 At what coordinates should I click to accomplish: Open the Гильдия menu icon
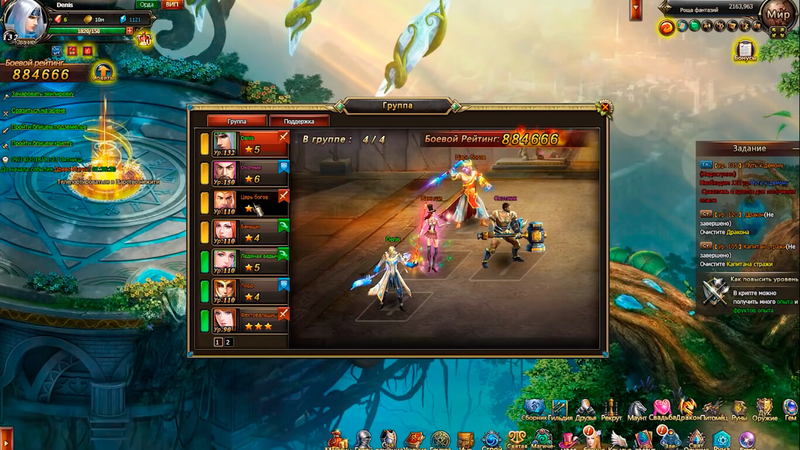(x=561, y=406)
